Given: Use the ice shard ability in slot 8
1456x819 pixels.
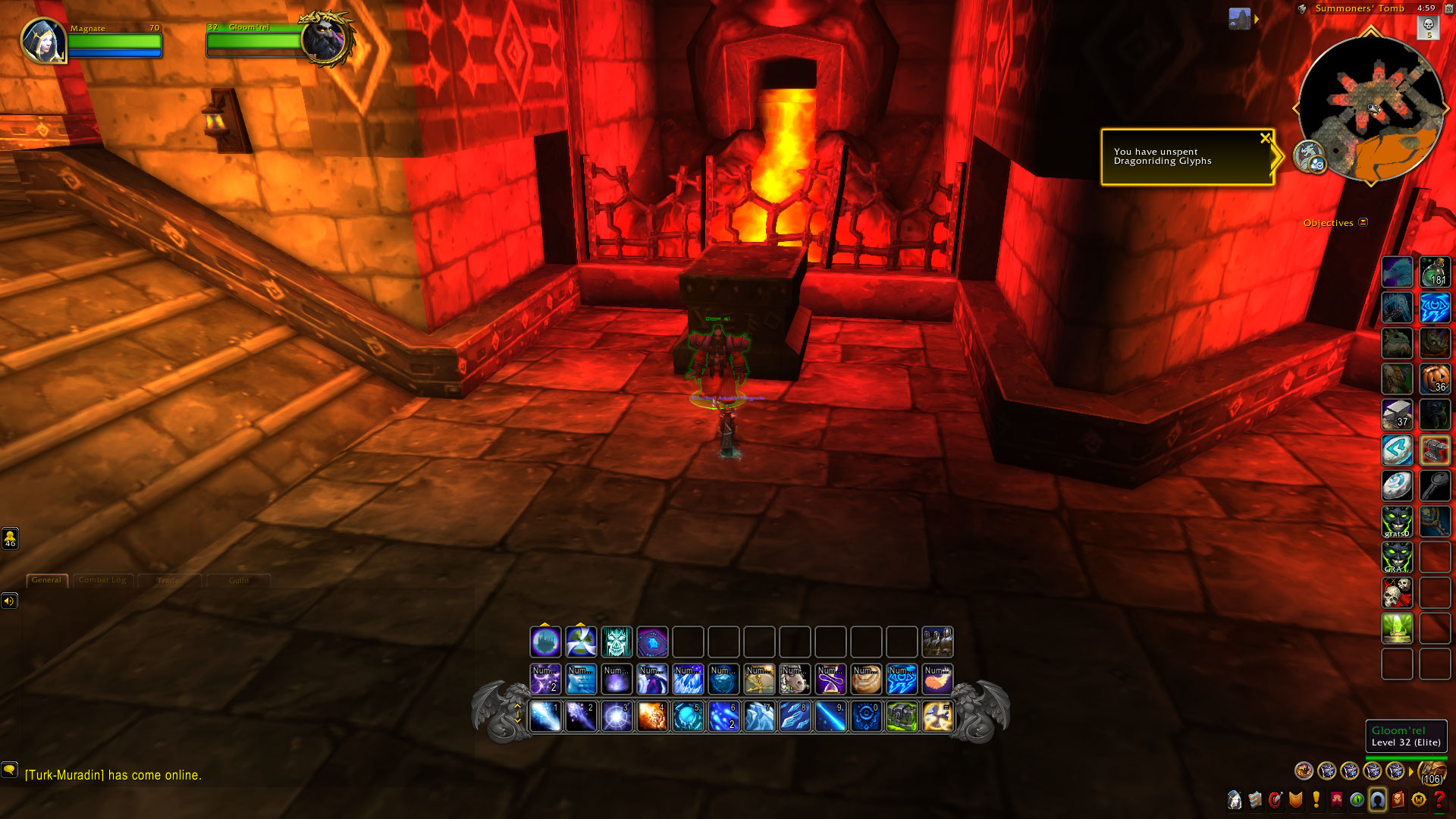Looking at the screenshot, I should (795, 717).
